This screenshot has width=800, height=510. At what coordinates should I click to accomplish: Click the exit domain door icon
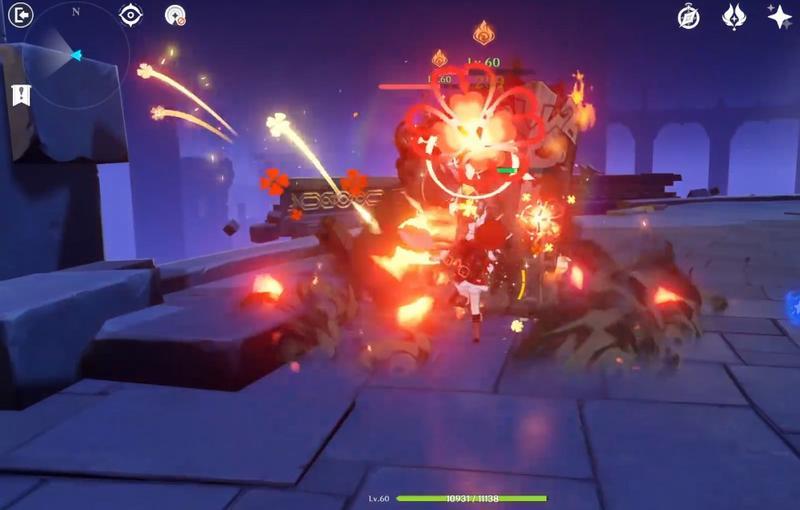(21, 15)
